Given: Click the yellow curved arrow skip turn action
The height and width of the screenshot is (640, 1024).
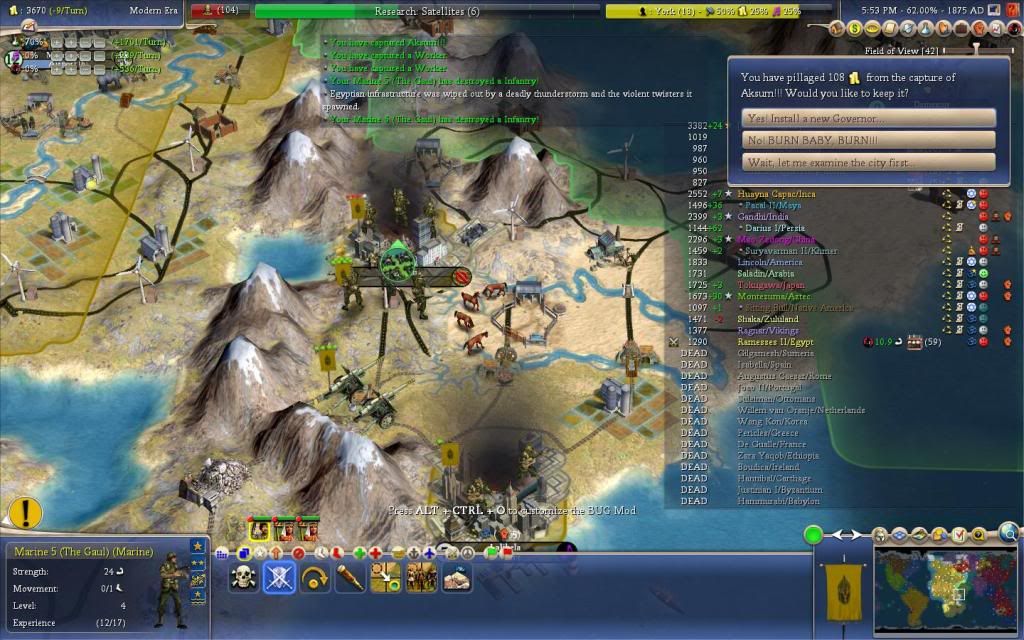Looking at the screenshot, I should pyautogui.click(x=315, y=578).
